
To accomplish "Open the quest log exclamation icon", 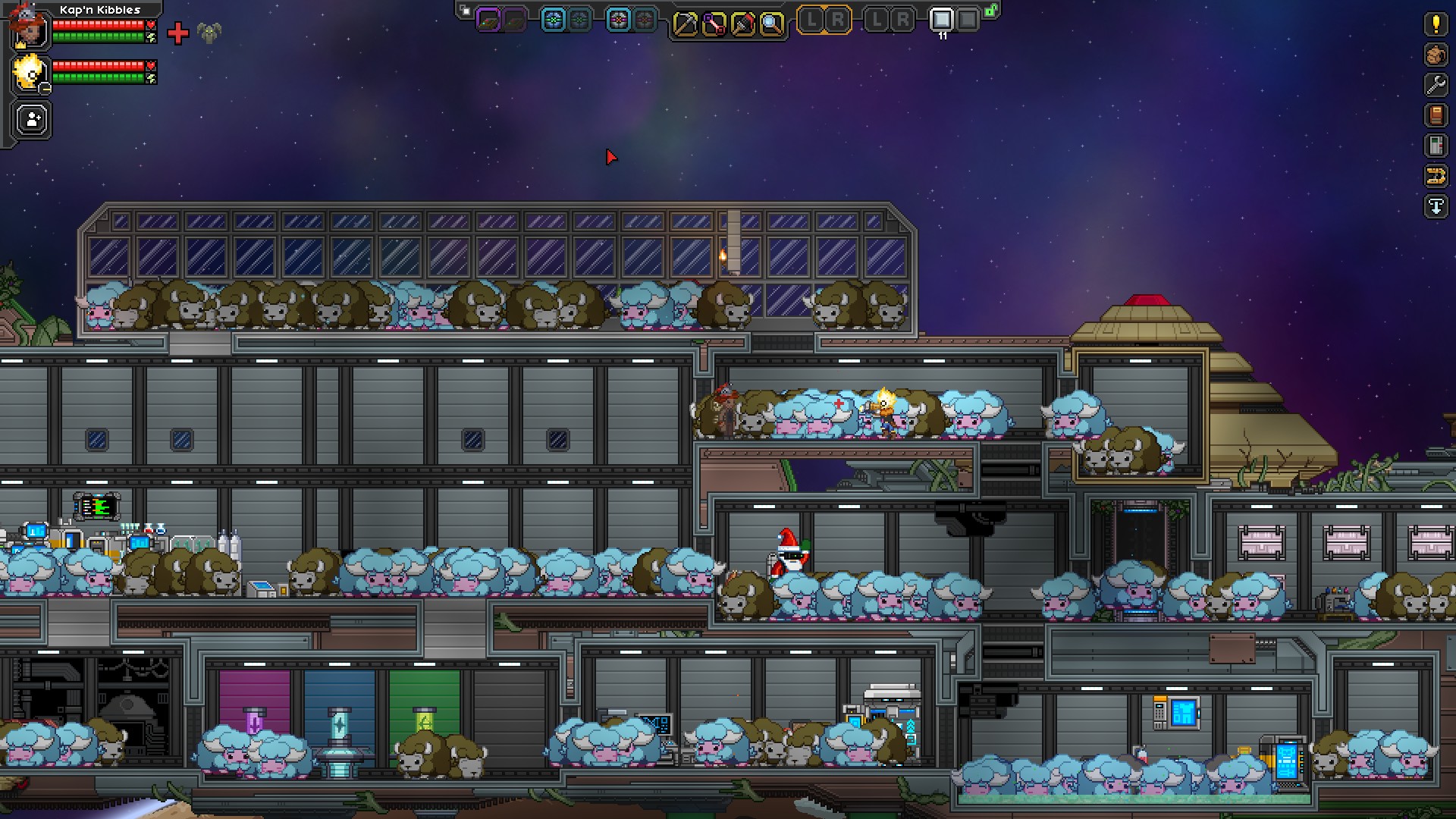I will coord(1435,24).
